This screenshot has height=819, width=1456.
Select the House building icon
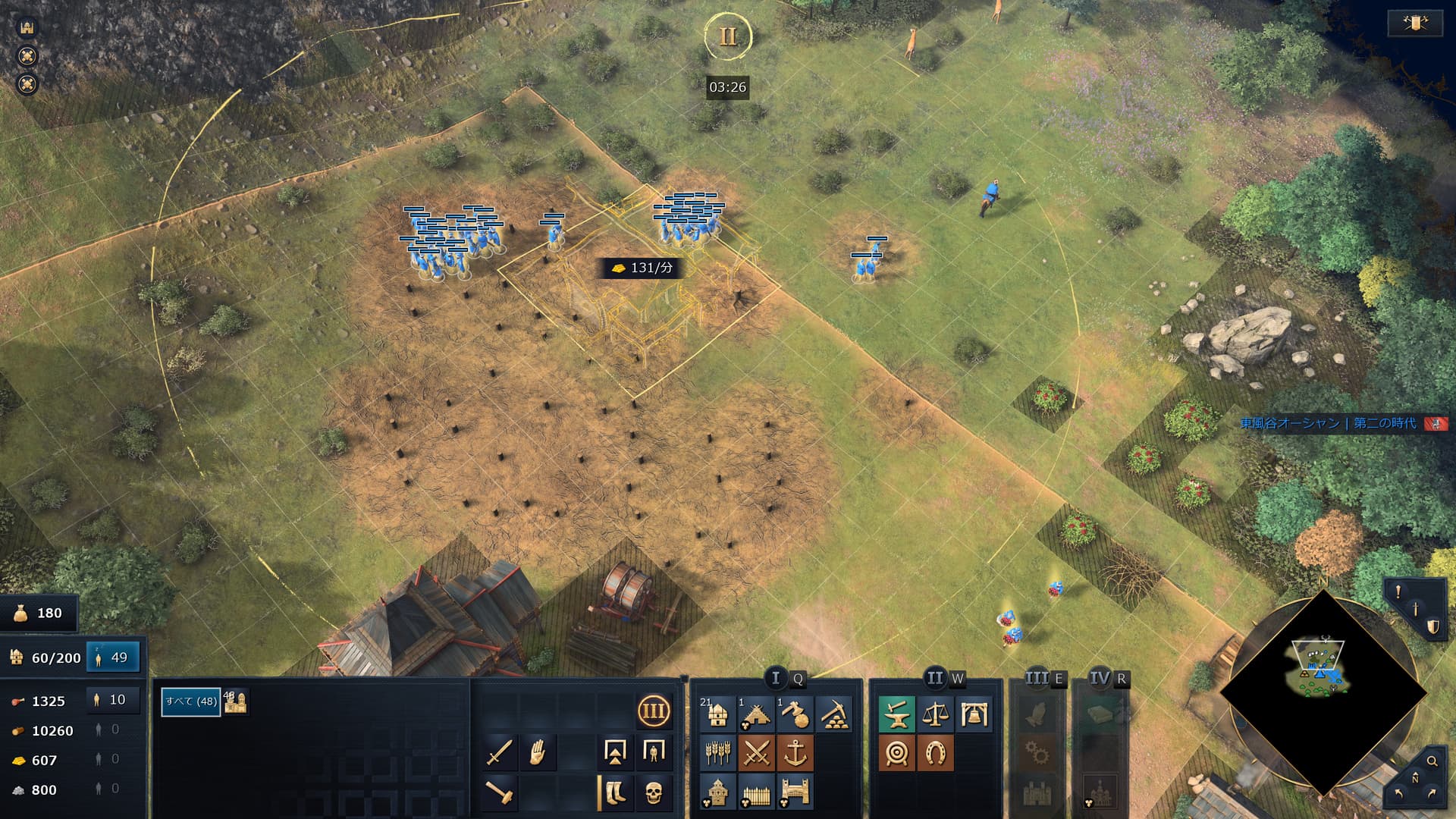pyautogui.click(x=717, y=714)
